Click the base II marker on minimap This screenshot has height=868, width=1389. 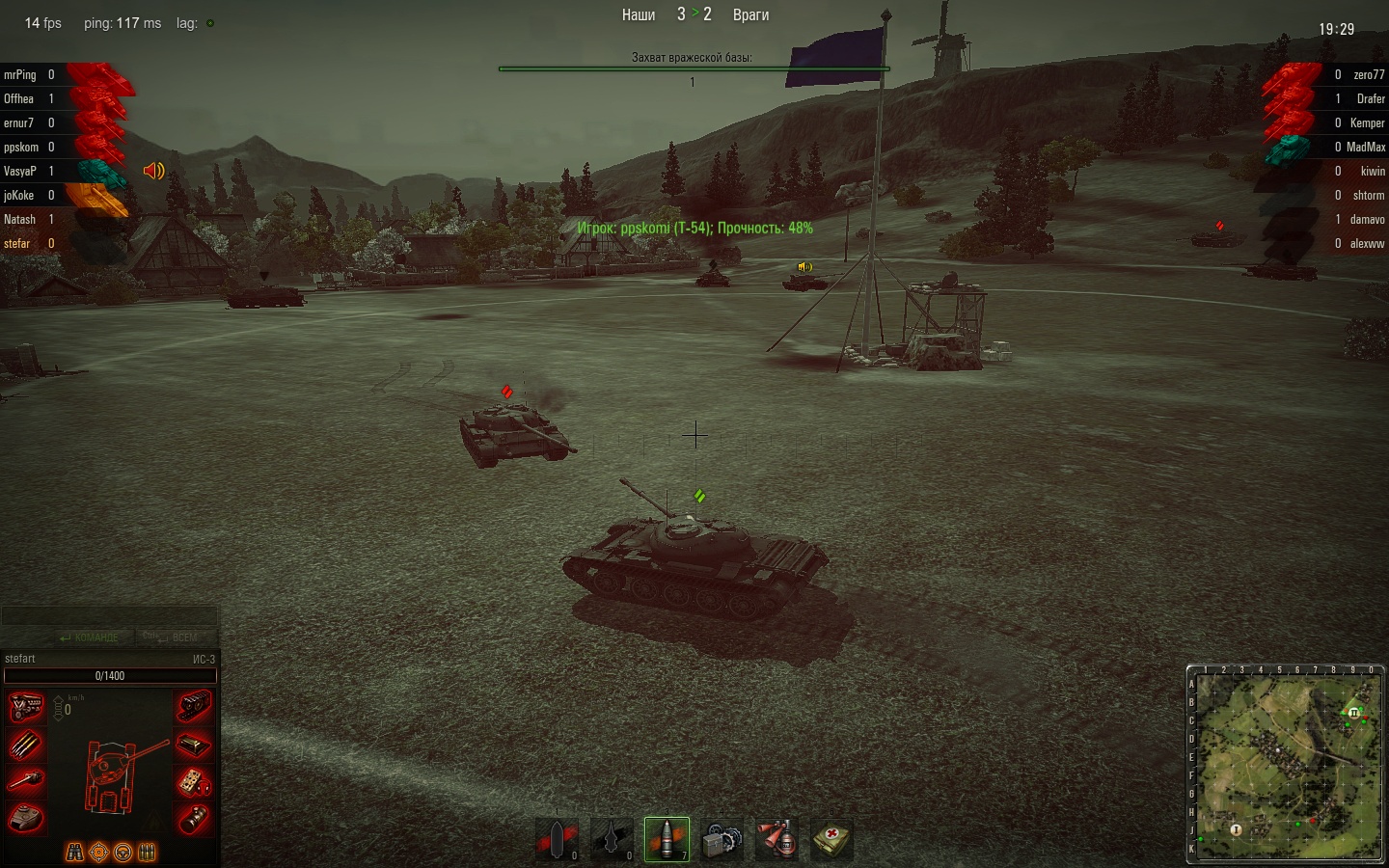[1353, 713]
